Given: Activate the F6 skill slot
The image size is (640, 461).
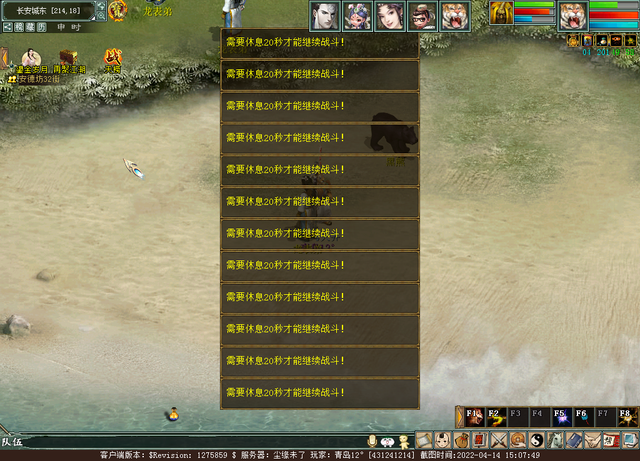Looking at the screenshot, I should 581,416.
